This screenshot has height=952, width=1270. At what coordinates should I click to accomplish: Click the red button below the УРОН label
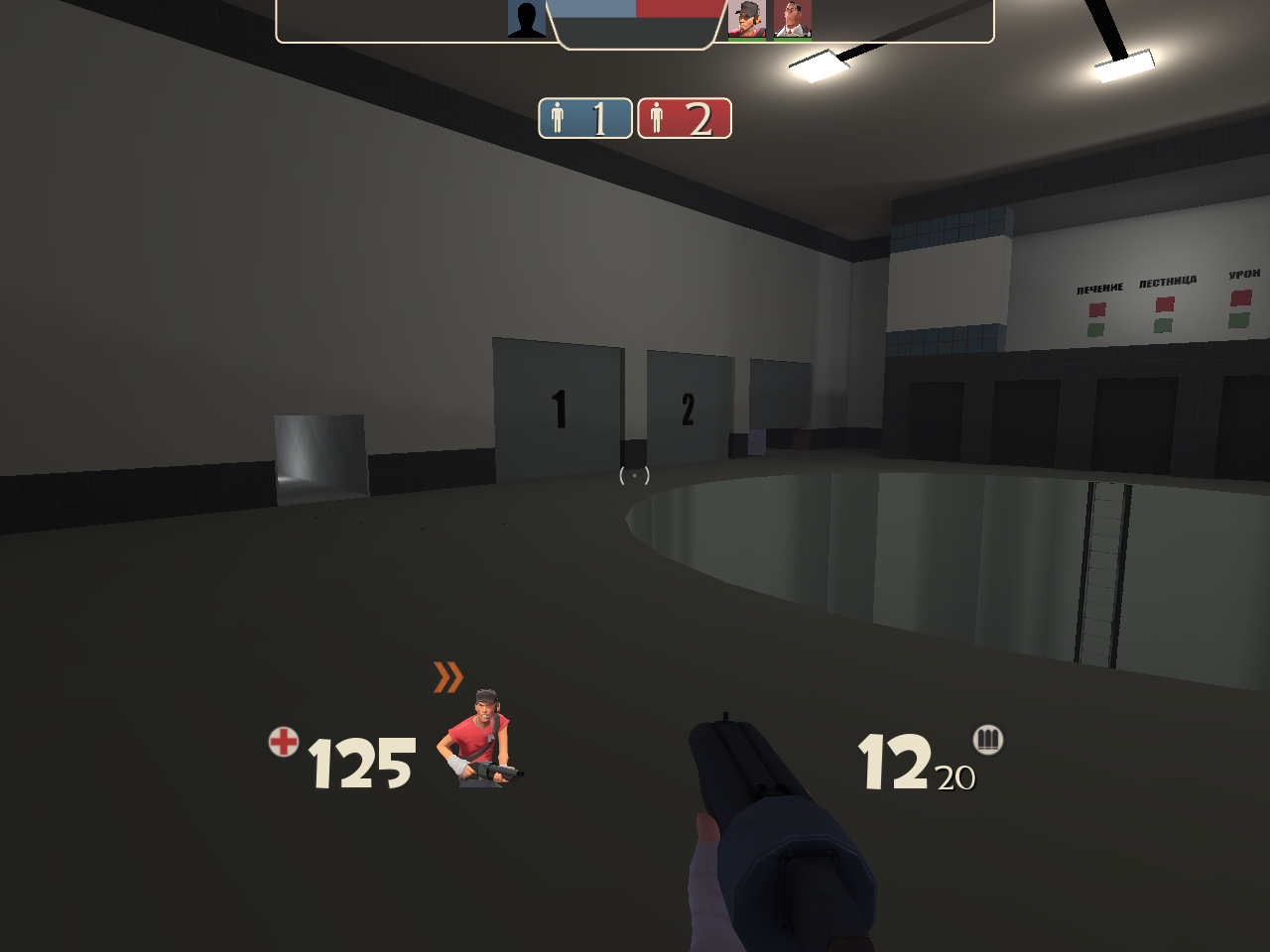(x=1240, y=297)
